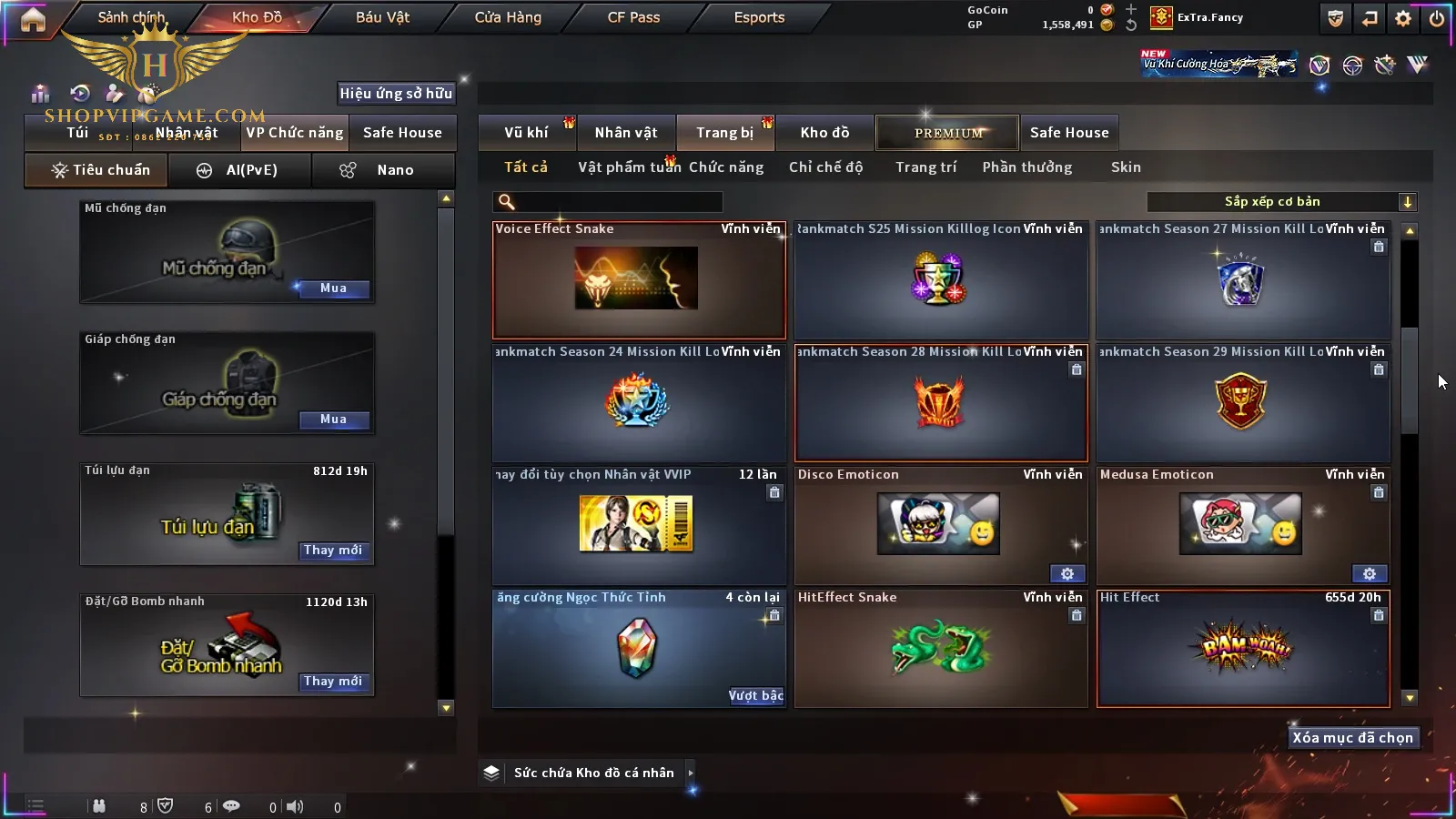Click the Vượt bậc upgrade button
The width and height of the screenshot is (1456, 819).
pos(755,696)
